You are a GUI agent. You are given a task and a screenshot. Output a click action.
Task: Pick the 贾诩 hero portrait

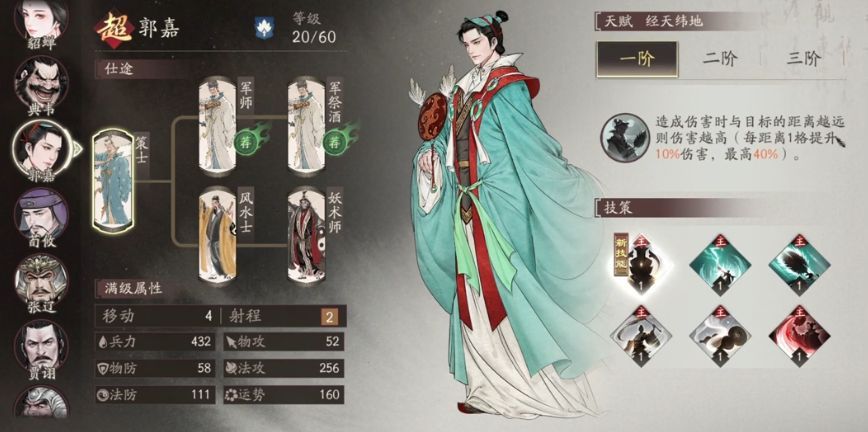click(39, 345)
